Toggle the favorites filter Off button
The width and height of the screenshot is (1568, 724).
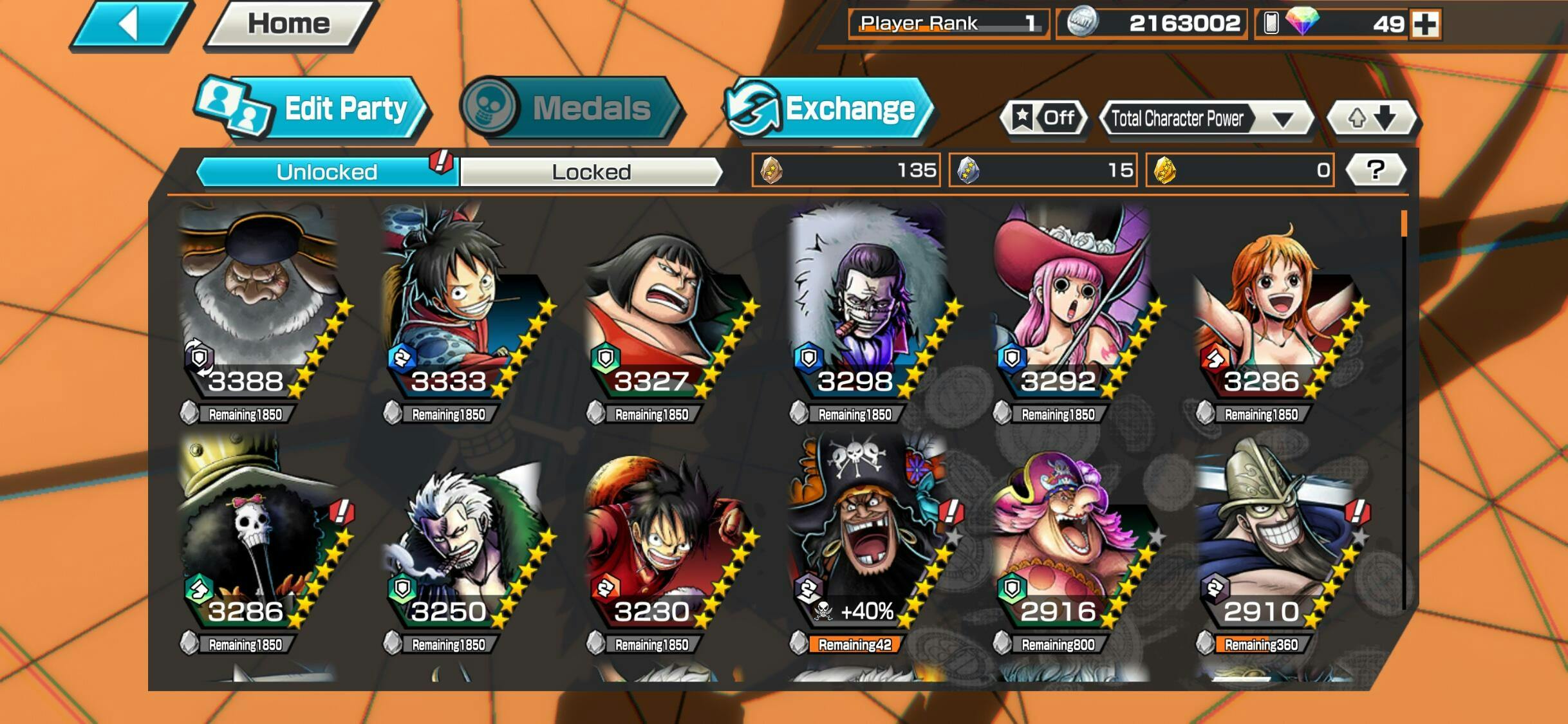point(1044,118)
